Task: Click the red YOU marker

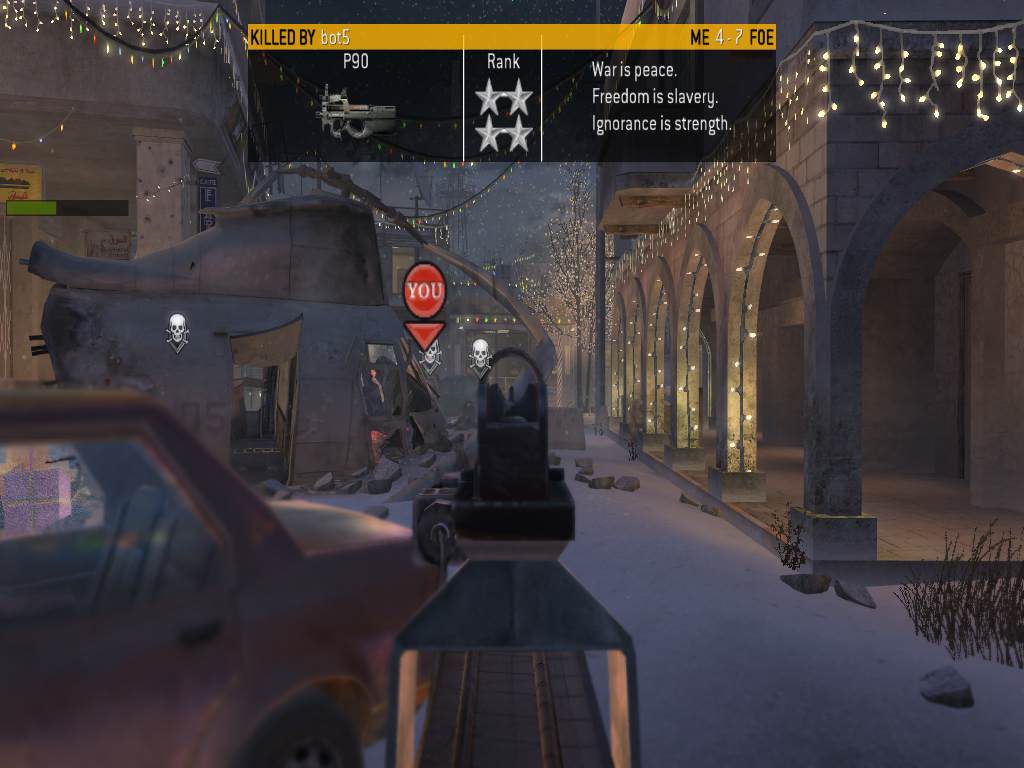Action: click(x=424, y=290)
